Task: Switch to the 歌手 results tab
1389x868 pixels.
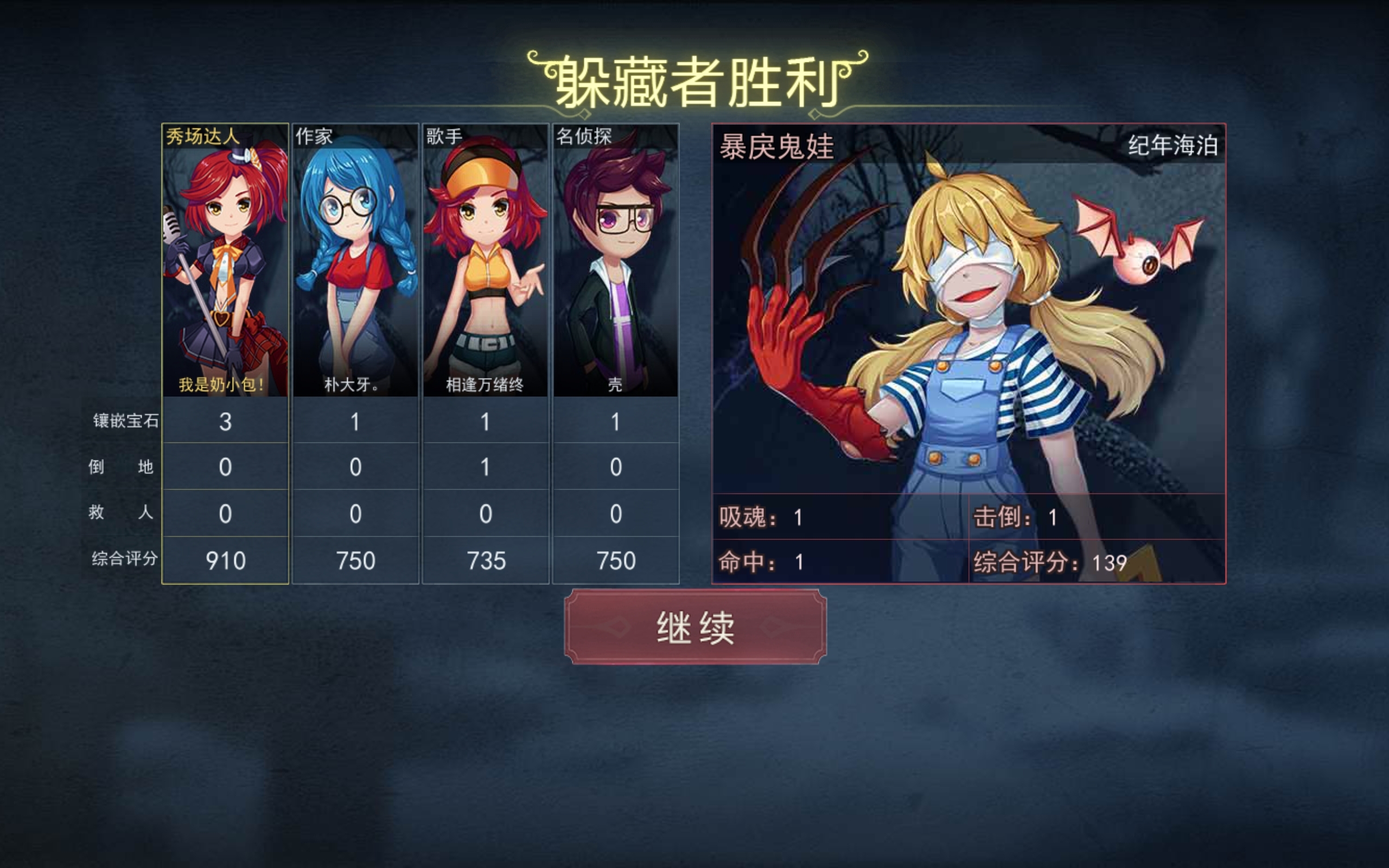Action: [442, 136]
